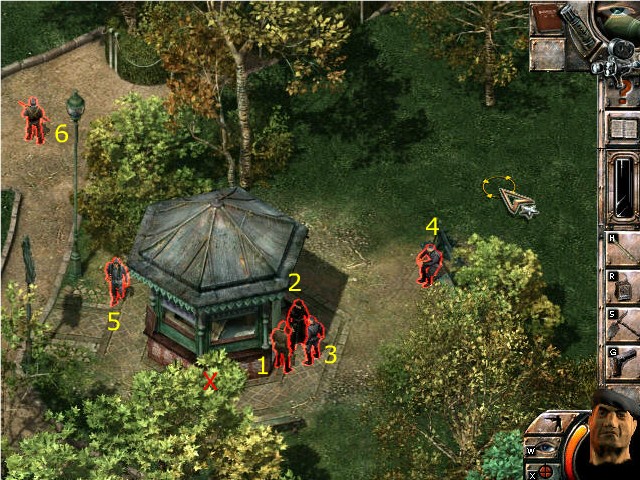Select the shovel tool slot
The height and width of the screenshot is (480, 640).
point(622,323)
